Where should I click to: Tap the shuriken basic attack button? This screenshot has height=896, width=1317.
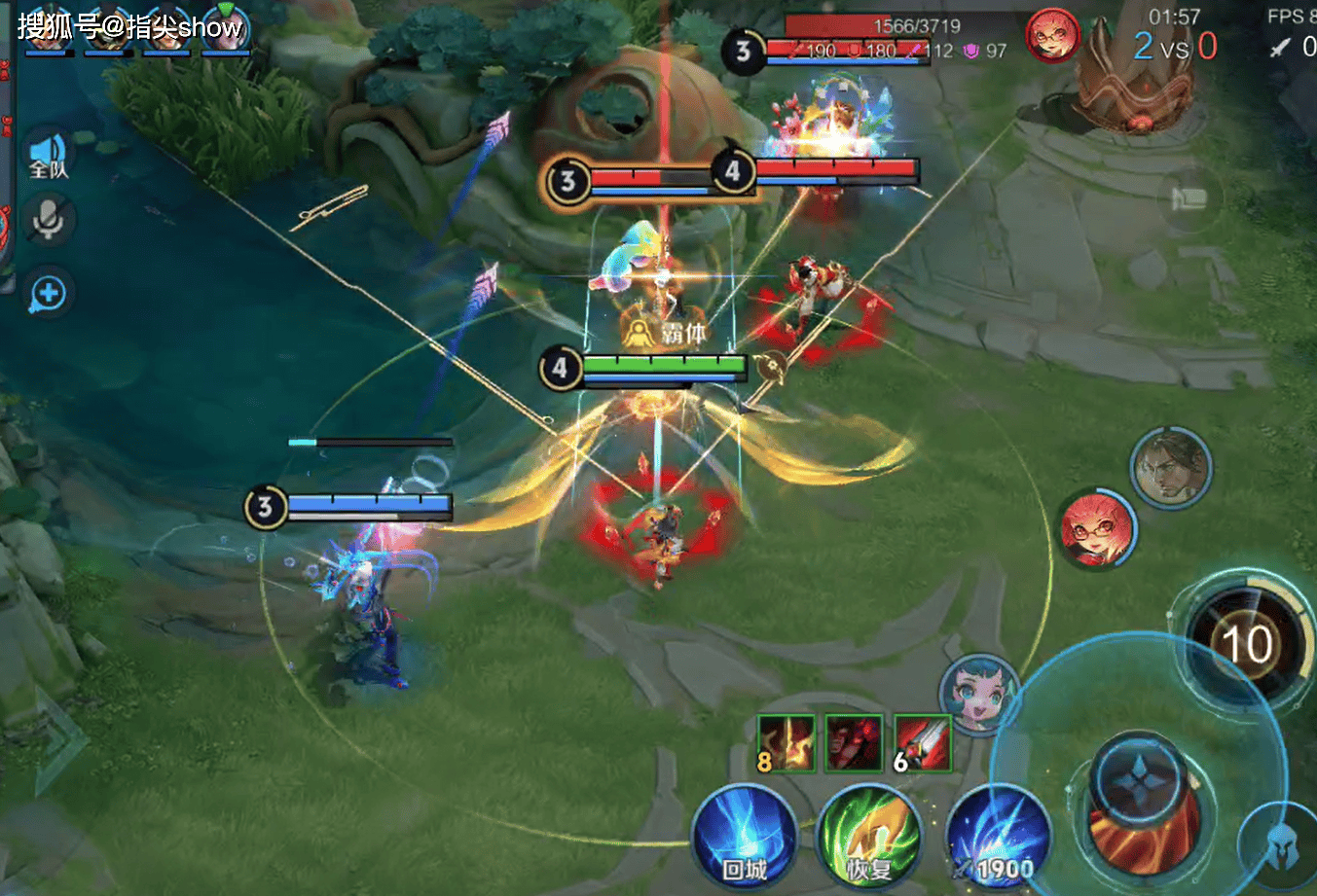[1140, 789]
